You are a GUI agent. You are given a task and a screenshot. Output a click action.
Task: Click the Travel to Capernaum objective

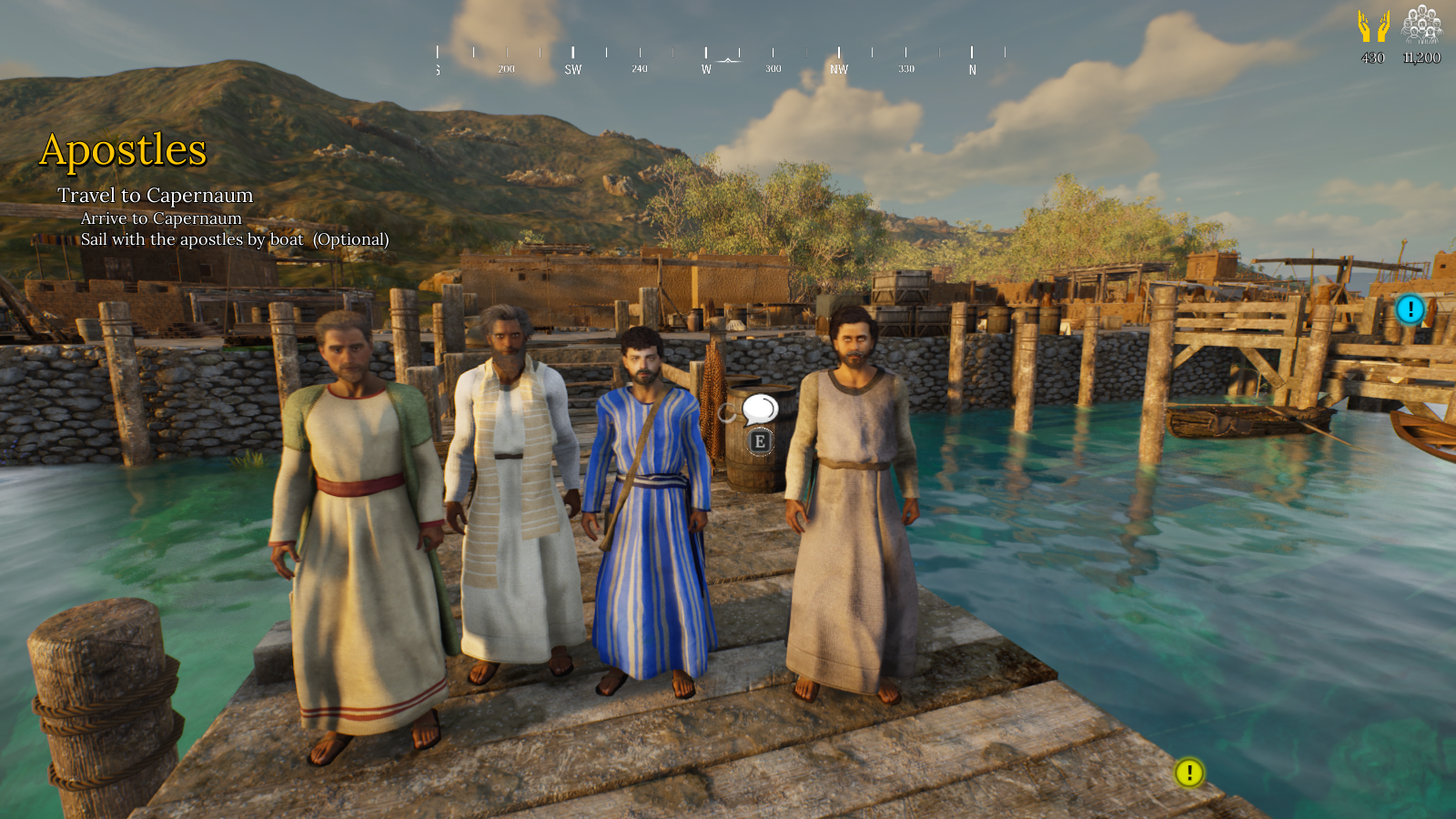(x=155, y=196)
